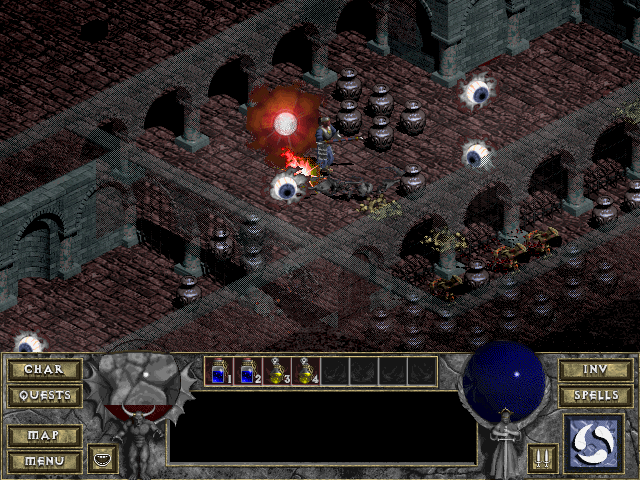Open the game MENU
640x480 pixels.
click(44, 461)
